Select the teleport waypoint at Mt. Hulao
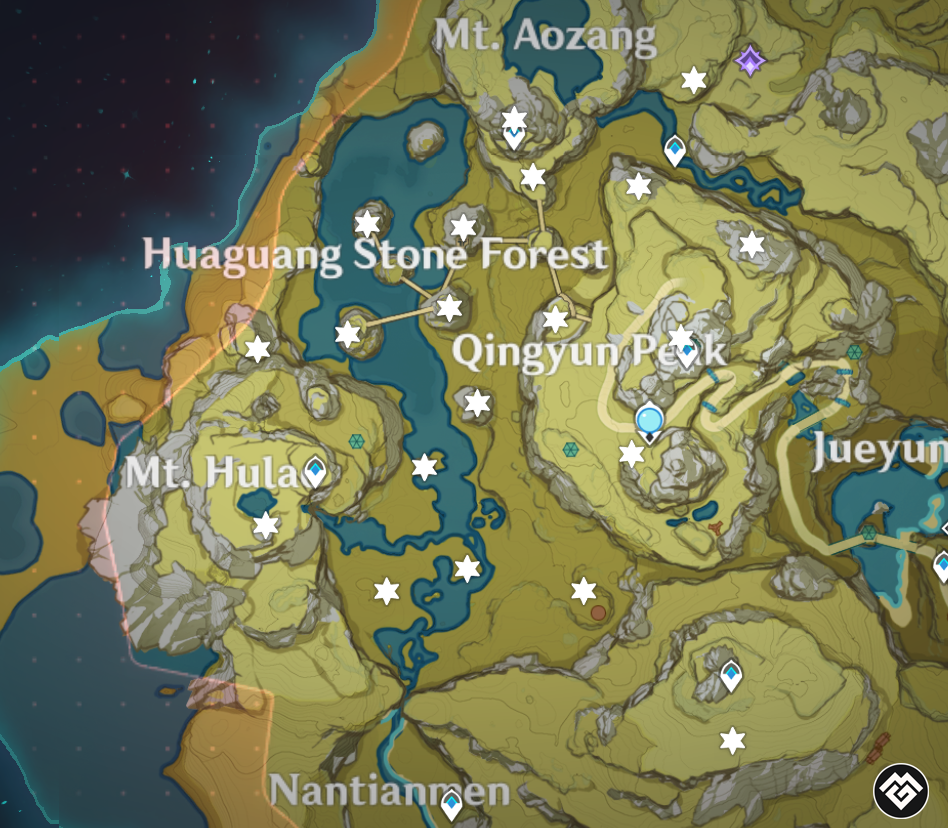This screenshot has height=828, width=948. click(315, 470)
